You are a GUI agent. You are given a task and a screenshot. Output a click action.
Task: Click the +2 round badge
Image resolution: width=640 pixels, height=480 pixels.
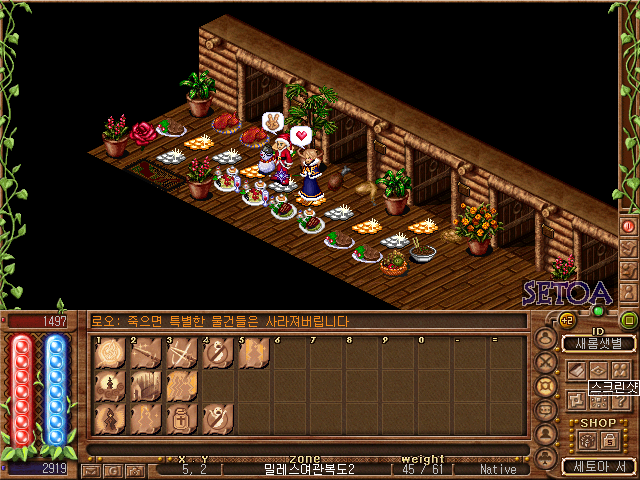tap(566, 320)
